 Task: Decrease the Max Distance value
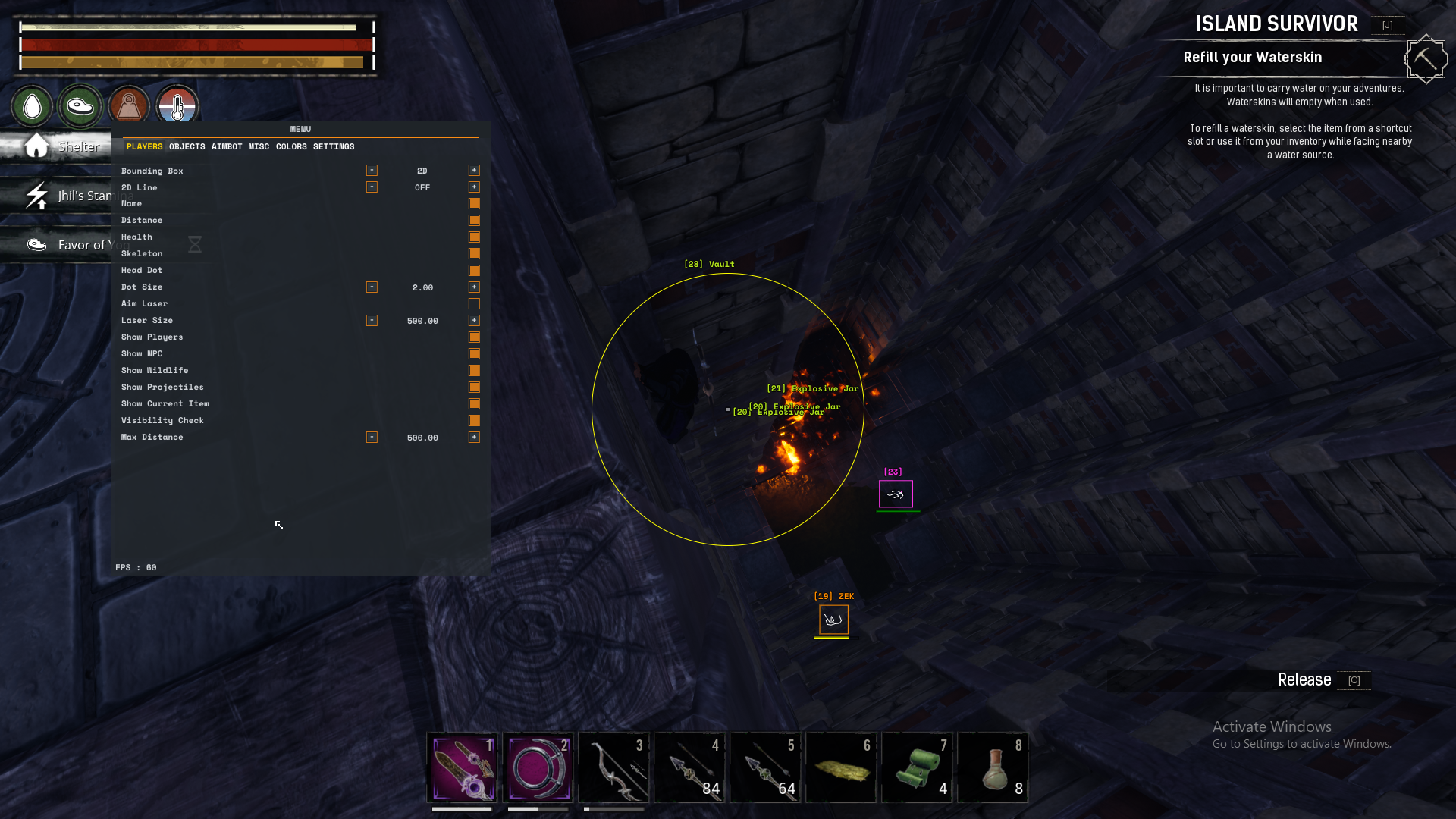(372, 438)
